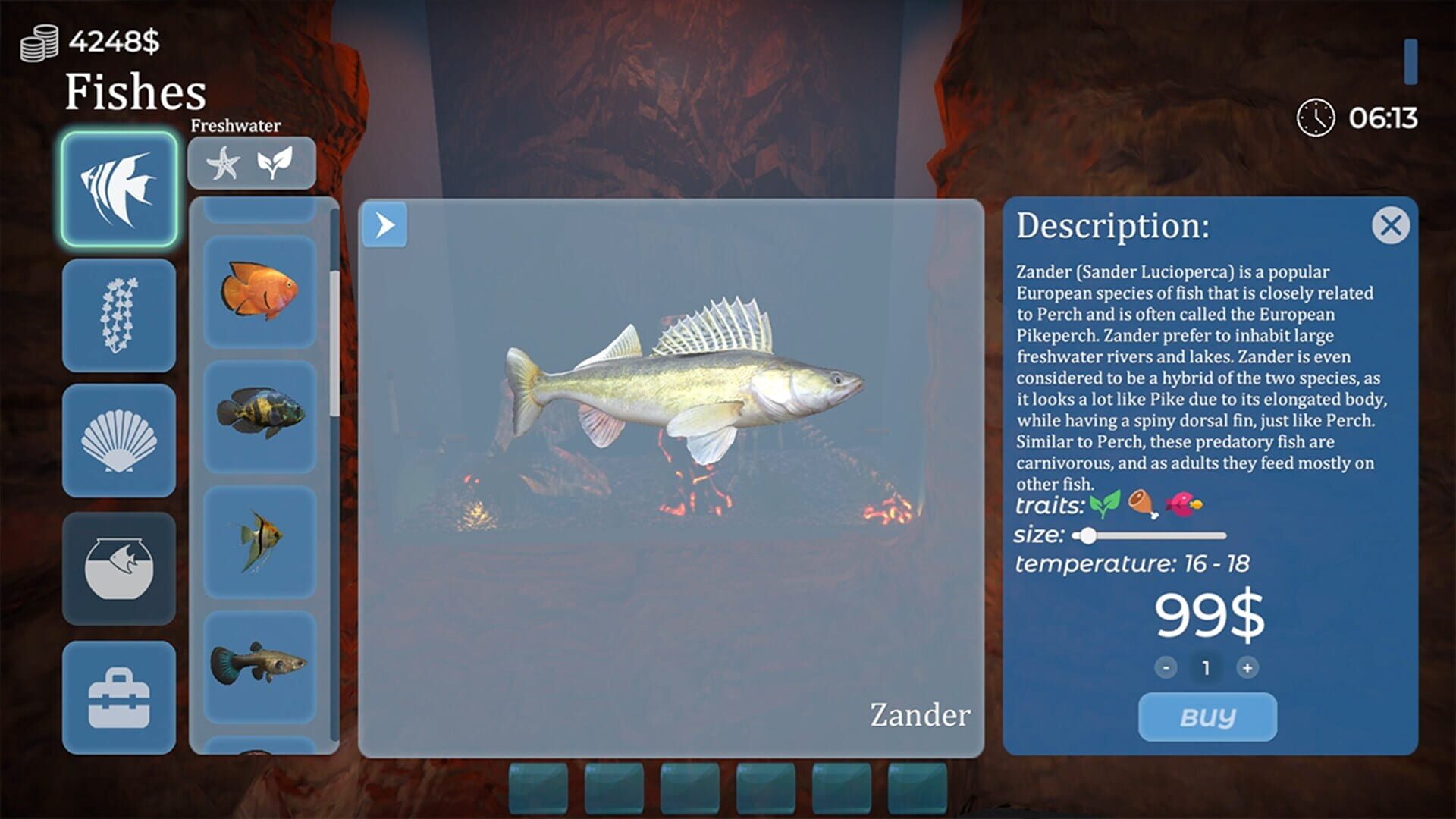Select the Fishes category in the sidebar
The width and height of the screenshot is (1456, 819).
pos(118,189)
